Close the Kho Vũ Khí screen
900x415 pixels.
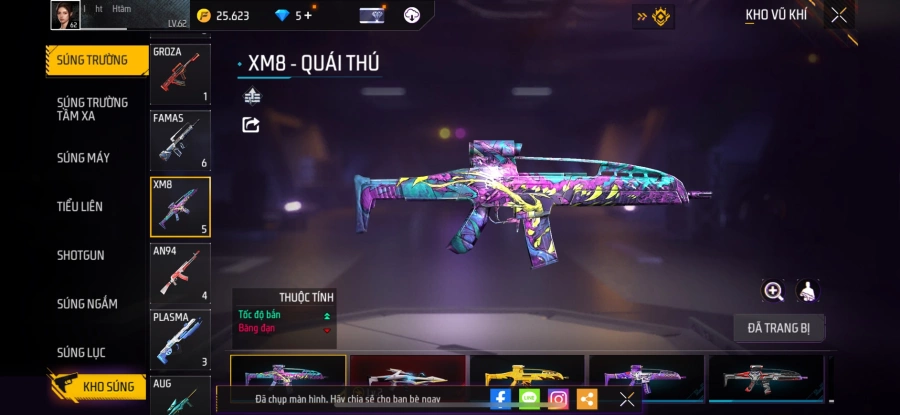click(x=839, y=15)
